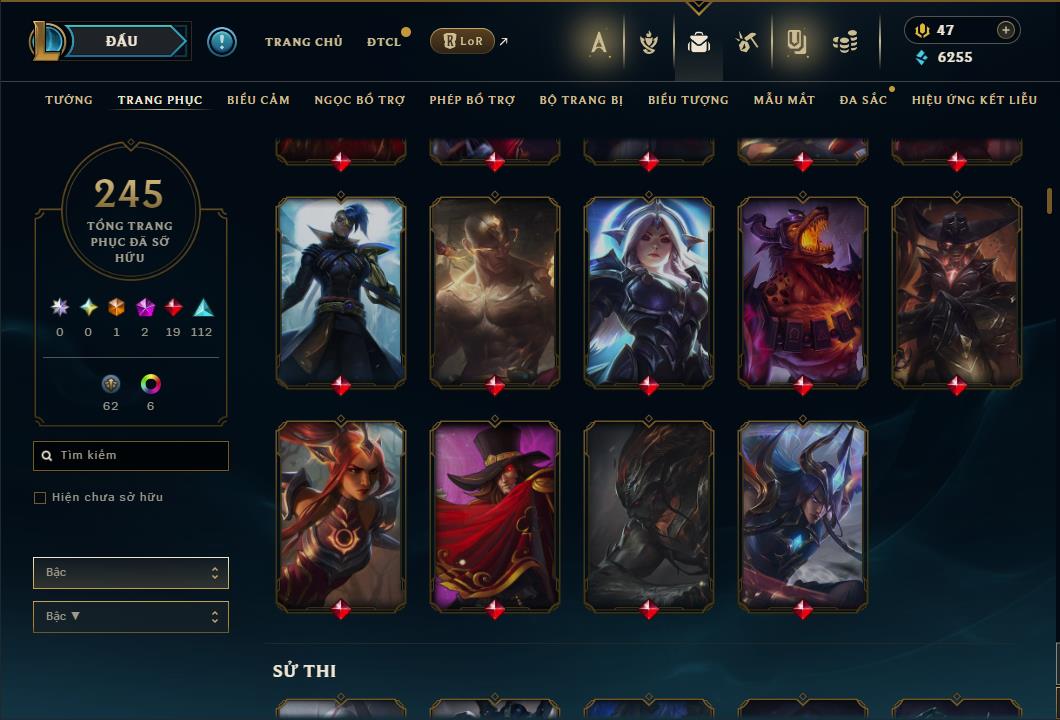Launch the LoR link button
Viewport: 1060px width, 720px height.
tap(462, 41)
